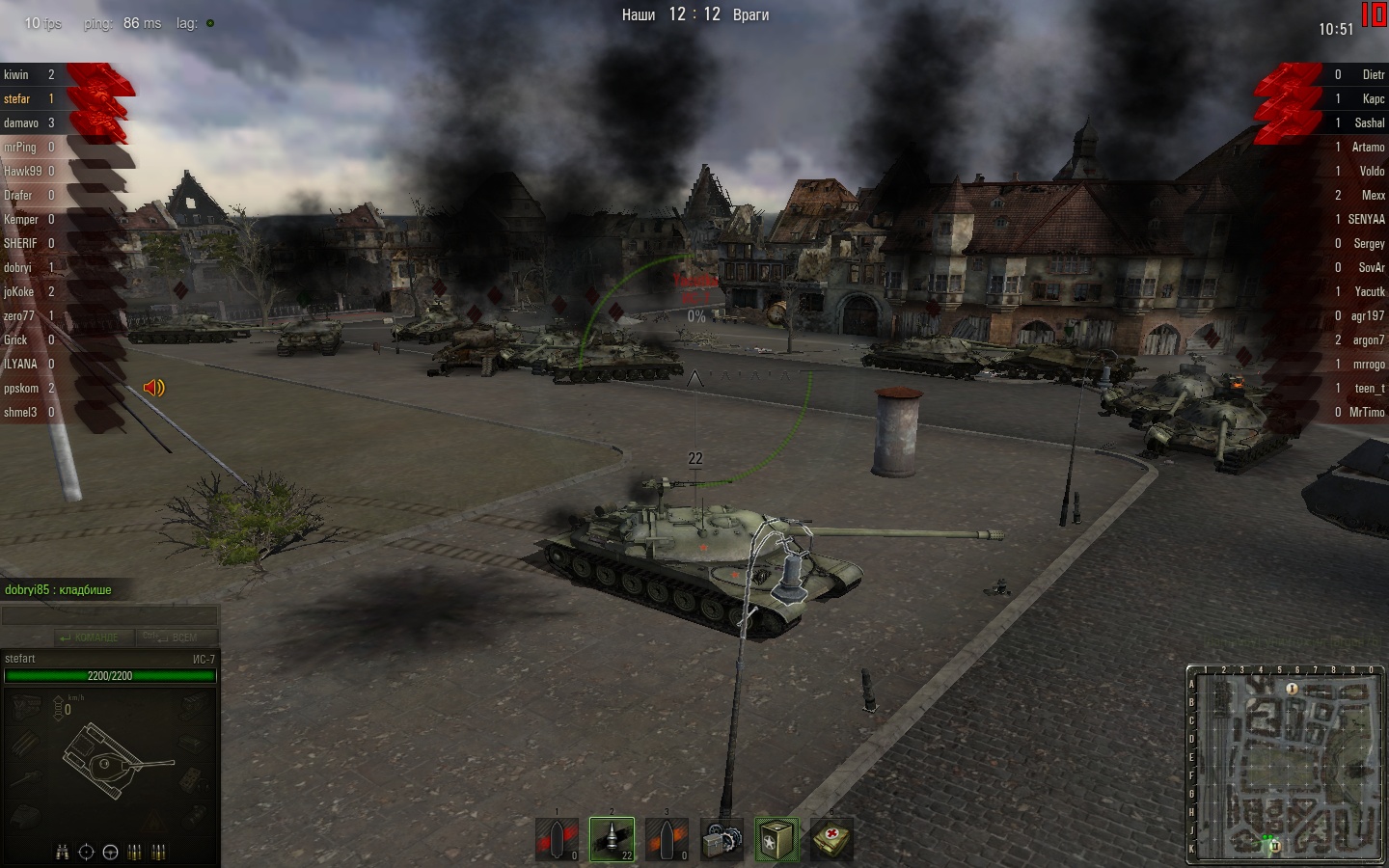Select player damavo in the allied team list
Viewport: 1389px width, 868px height.
[x=21, y=122]
